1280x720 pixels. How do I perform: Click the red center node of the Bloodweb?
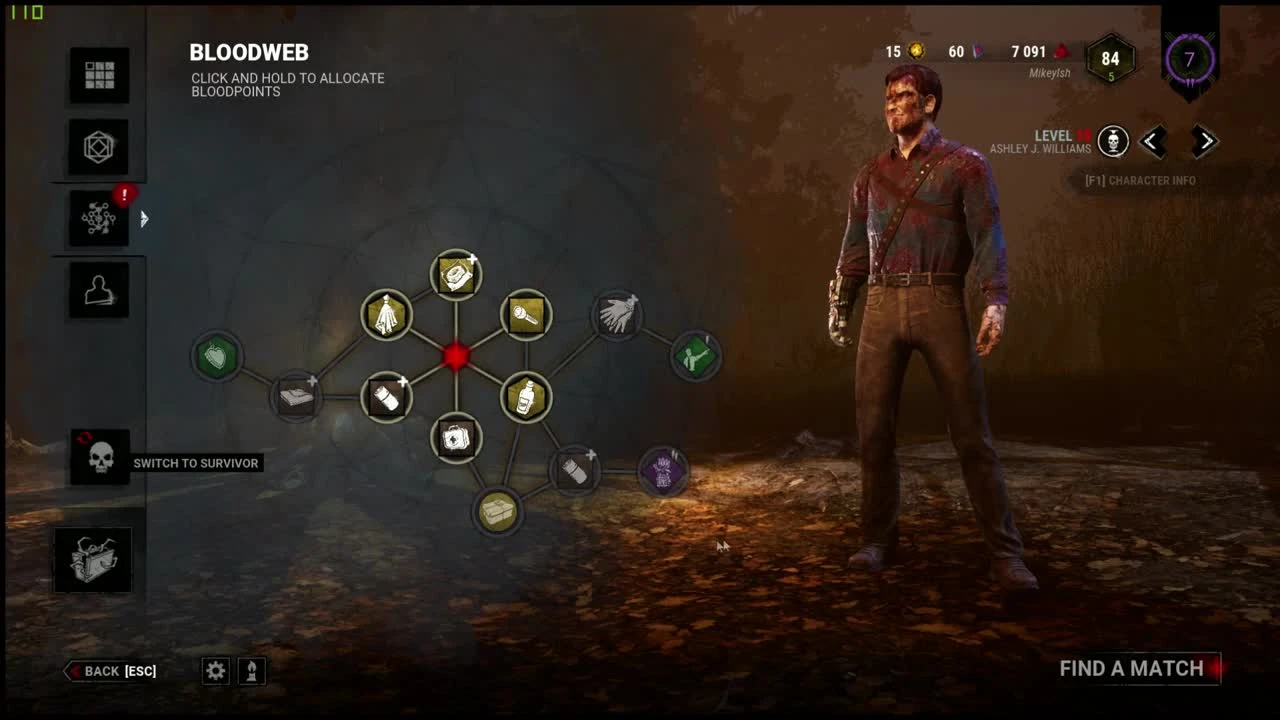(x=457, y=356)
